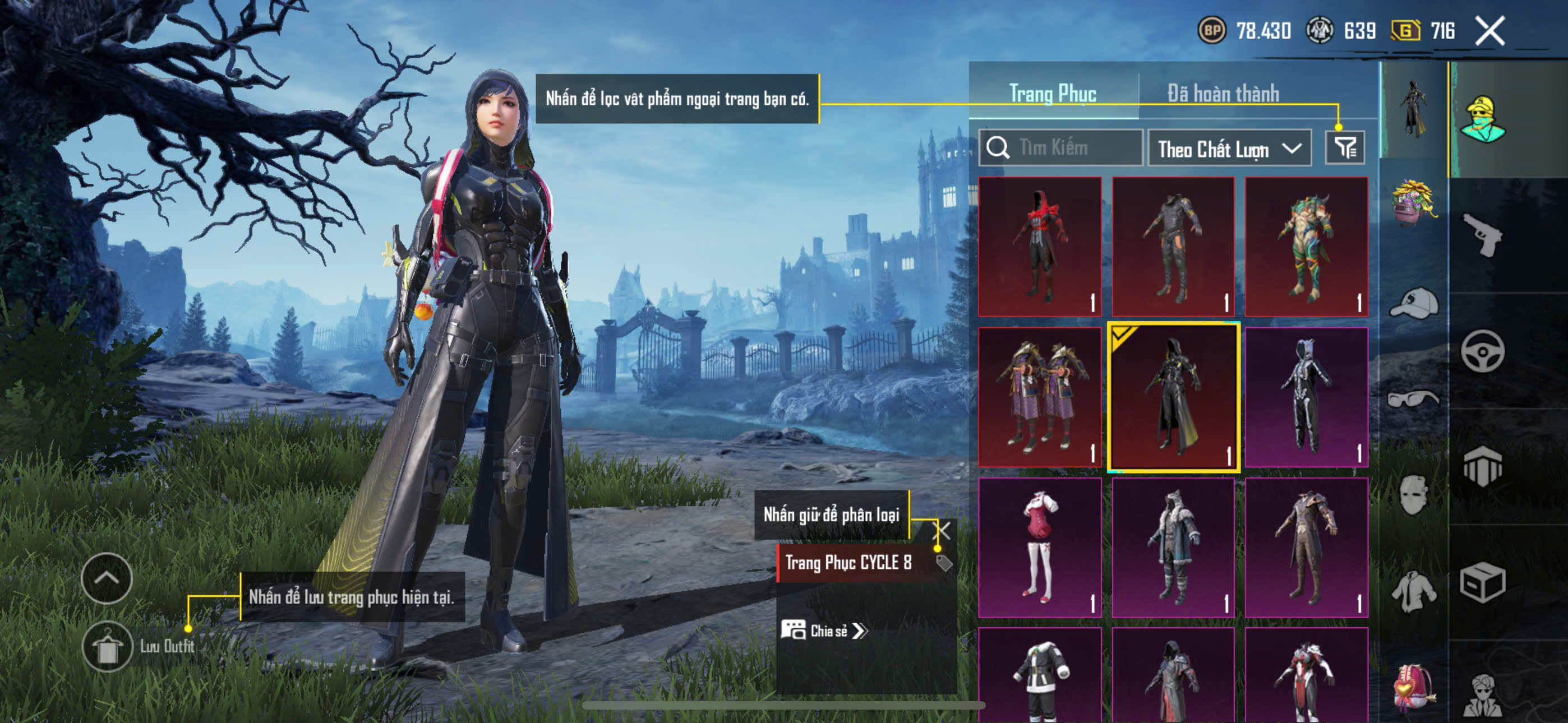Toggle the owned items filter icon

(1345, 147)
